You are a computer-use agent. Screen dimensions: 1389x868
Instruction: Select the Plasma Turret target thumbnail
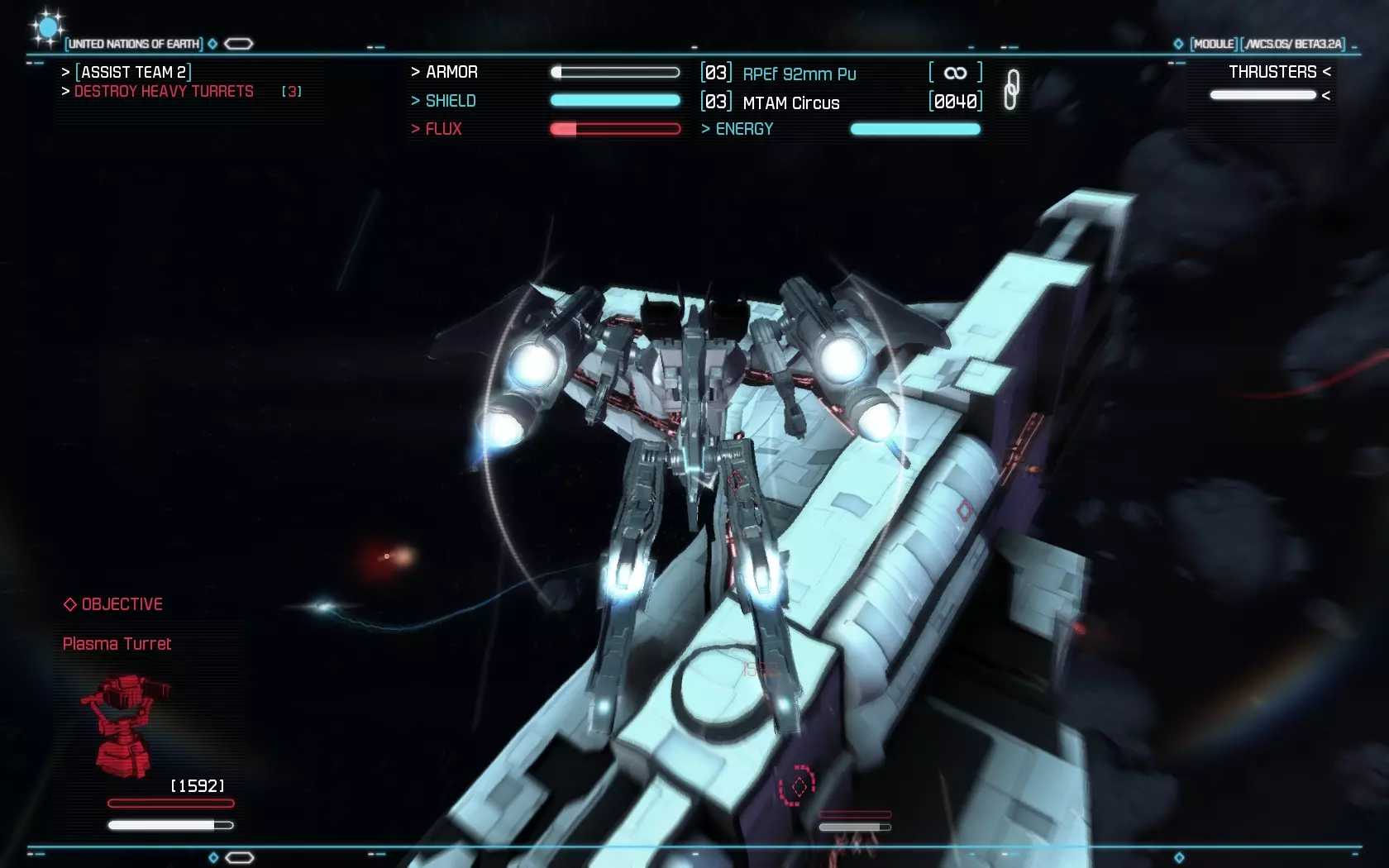(124, 726)
